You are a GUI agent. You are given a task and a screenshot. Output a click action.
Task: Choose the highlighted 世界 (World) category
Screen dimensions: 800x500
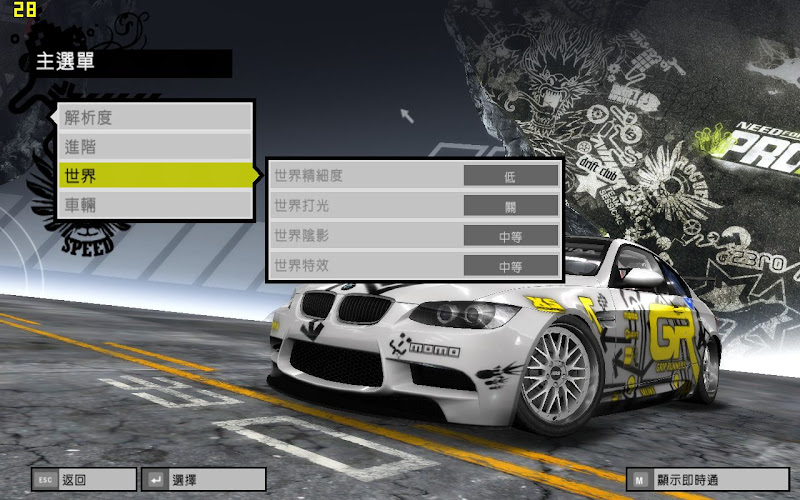154,176
